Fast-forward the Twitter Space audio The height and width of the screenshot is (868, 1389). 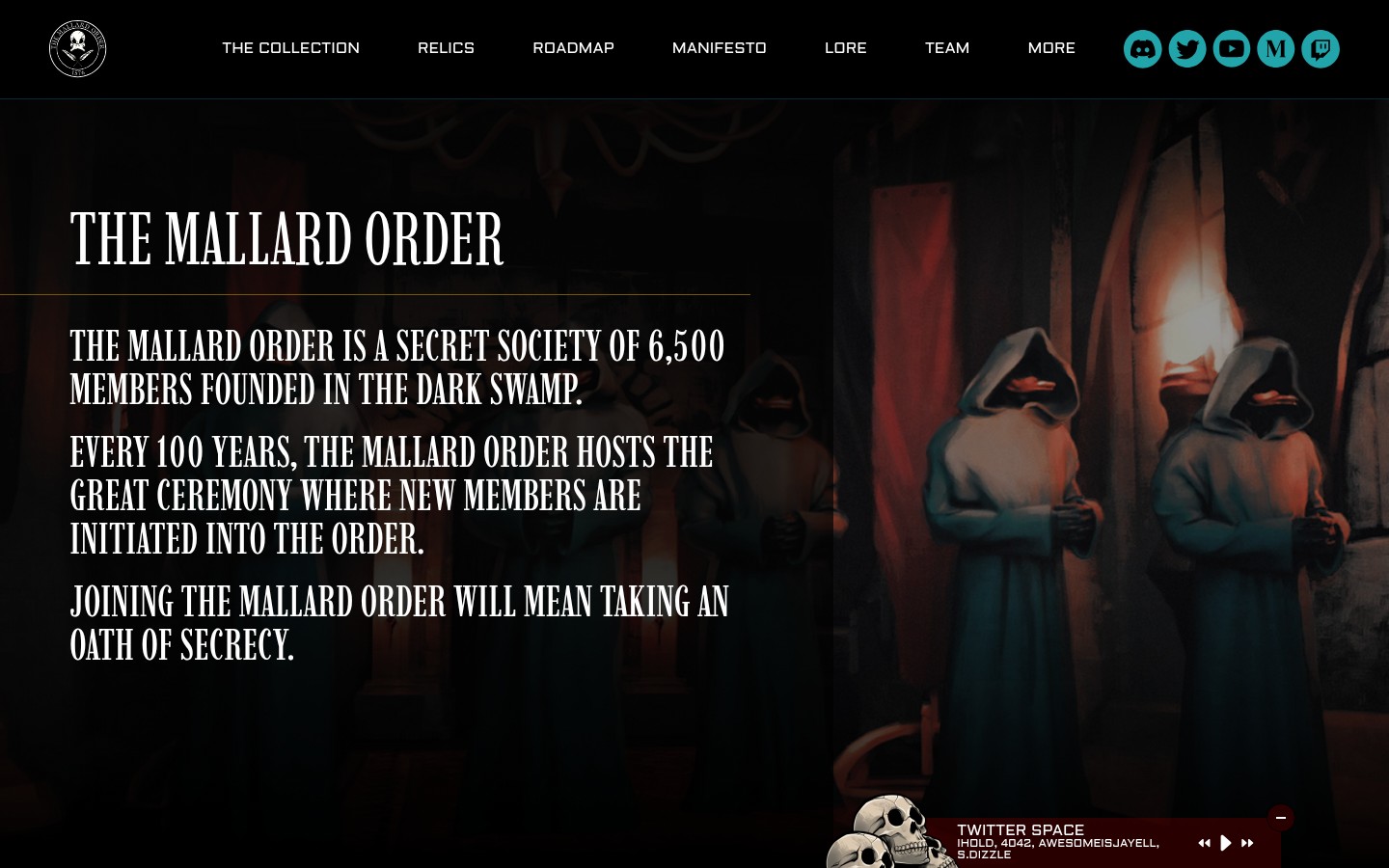pyautogui.click(x=1247, y=843)
